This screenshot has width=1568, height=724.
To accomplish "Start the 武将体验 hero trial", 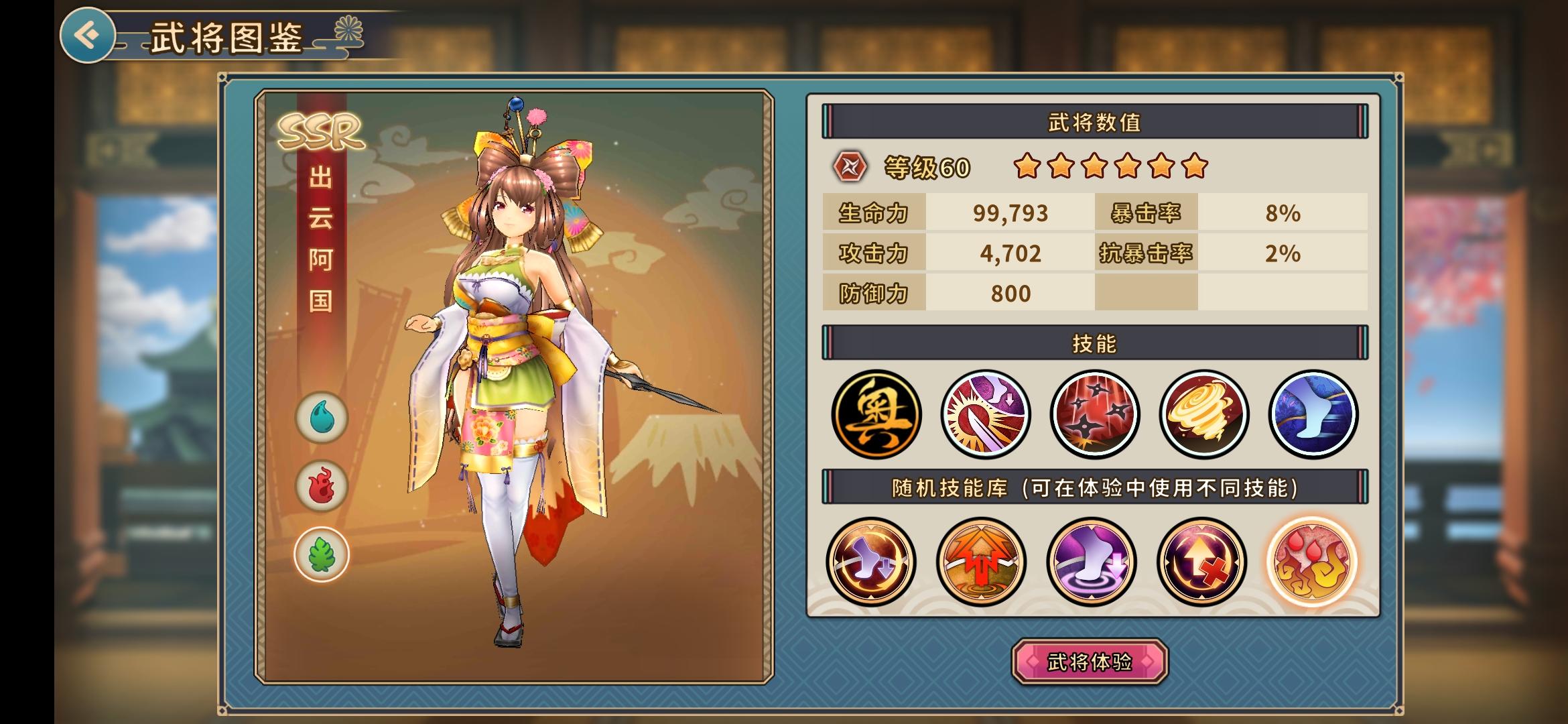I will [1090, 662].
